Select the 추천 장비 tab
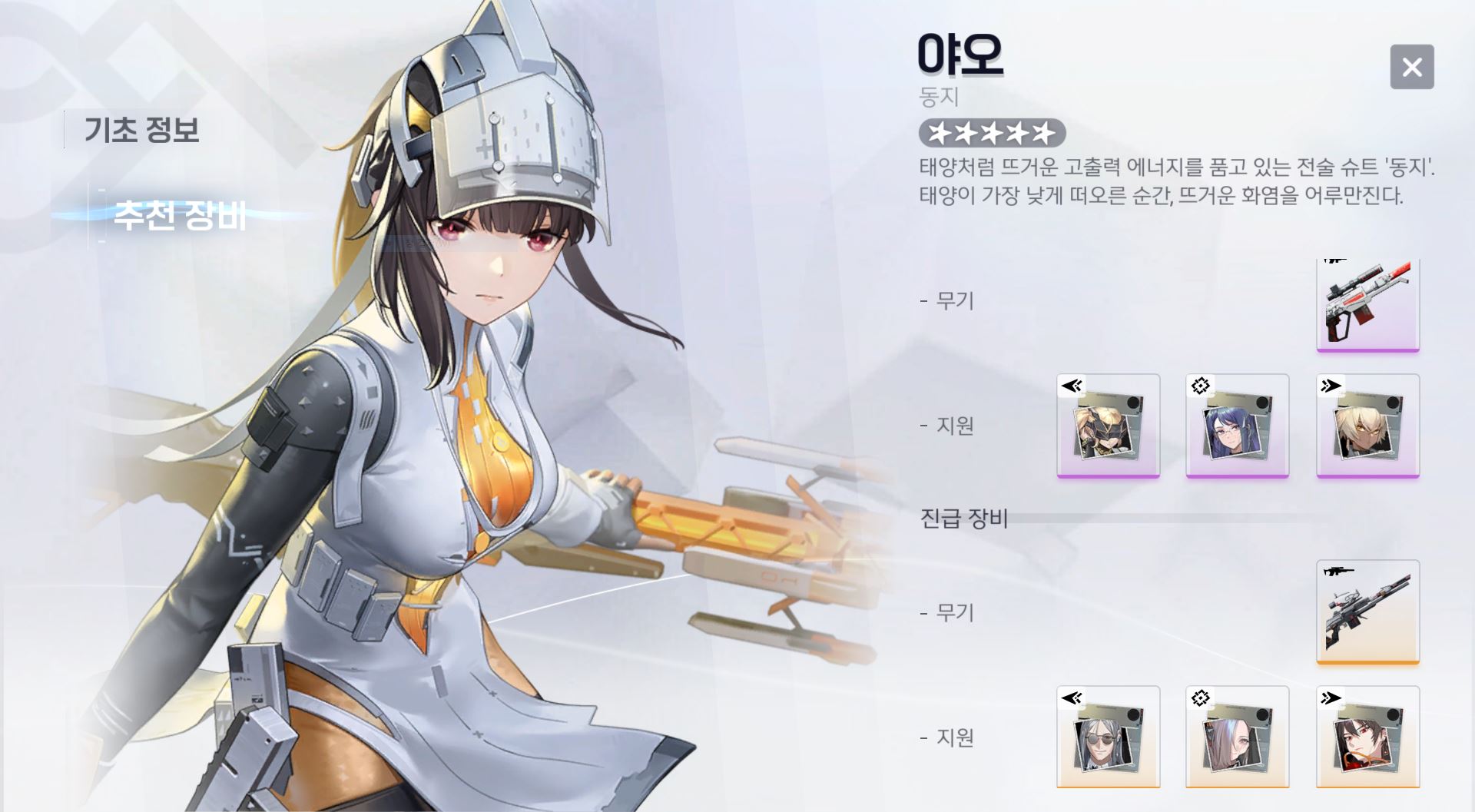1475x812 pixels. 180,215
